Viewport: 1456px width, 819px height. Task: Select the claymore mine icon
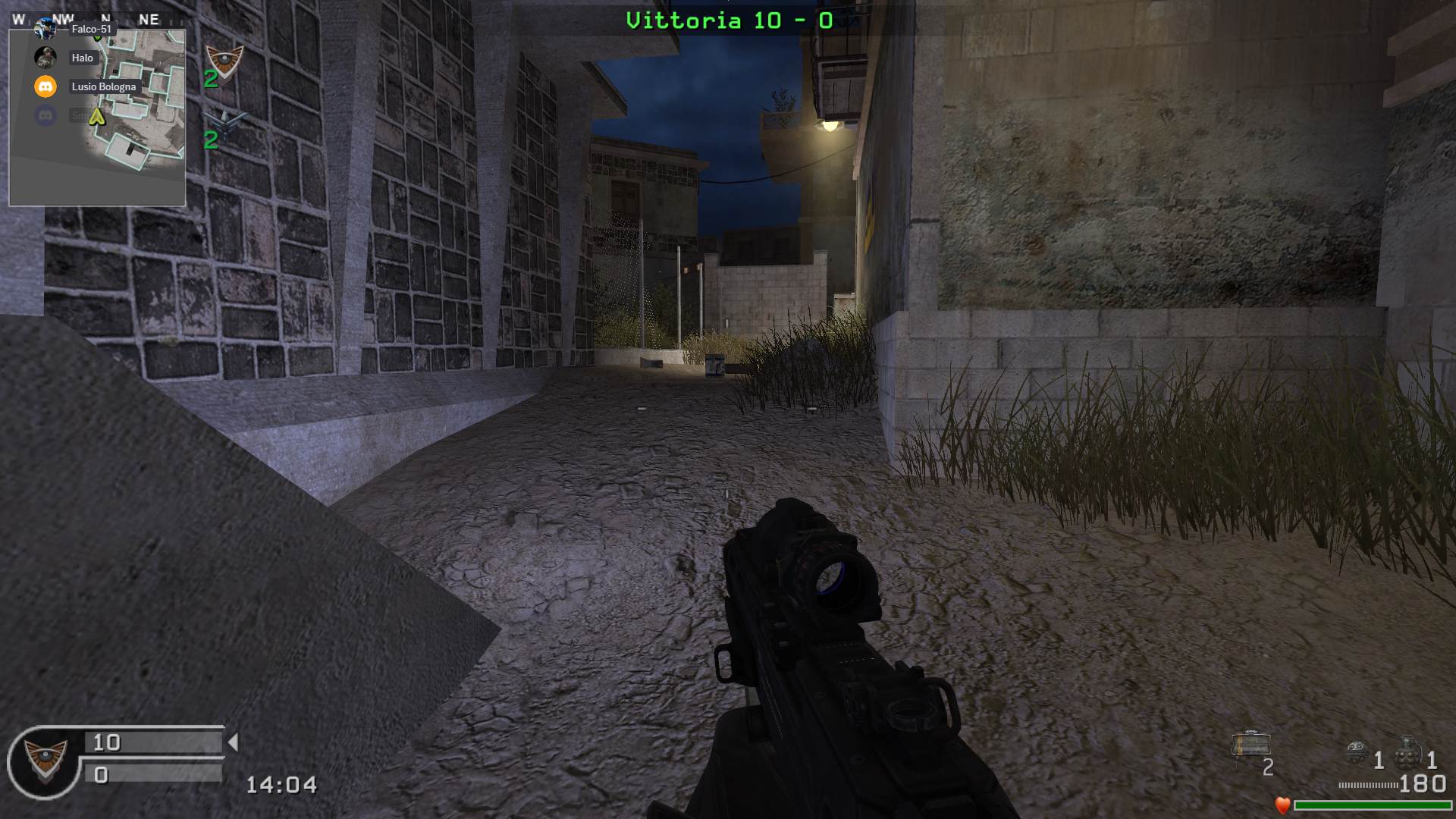[x=1250, y=745]
